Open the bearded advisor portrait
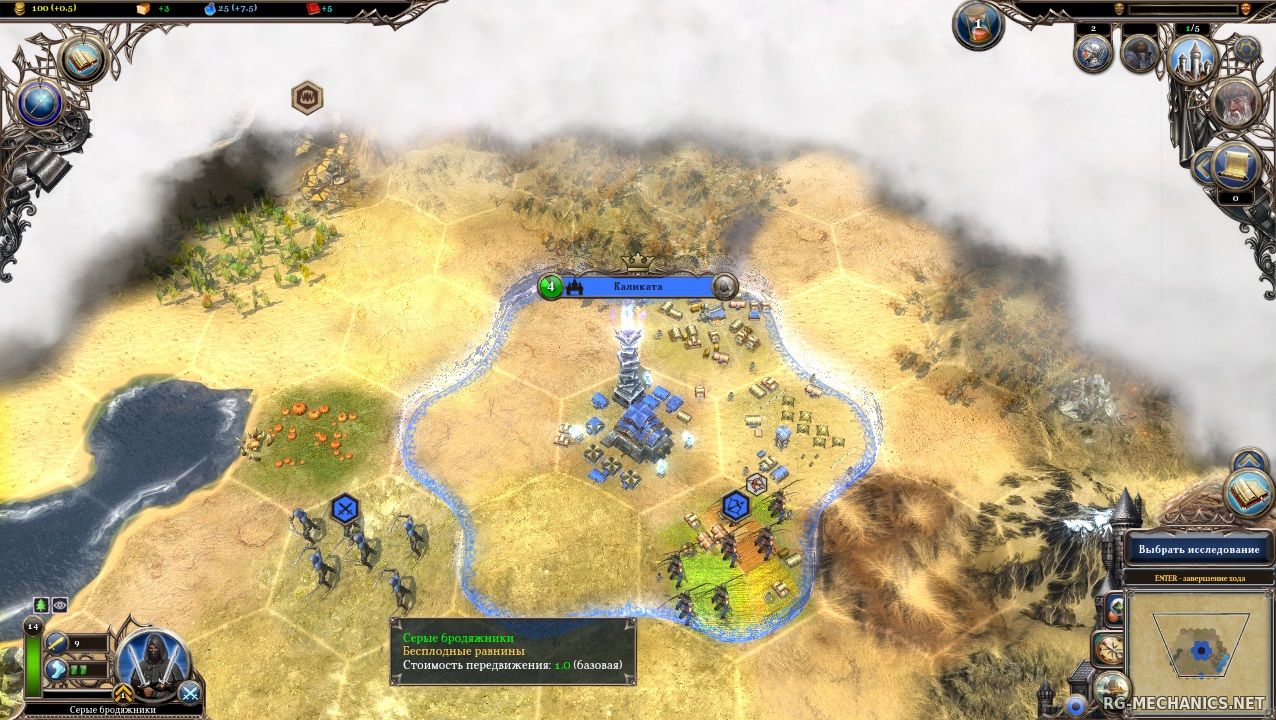Viewport: 1276px width, 720px height. pyautogui.click(x=1235, y=104)
